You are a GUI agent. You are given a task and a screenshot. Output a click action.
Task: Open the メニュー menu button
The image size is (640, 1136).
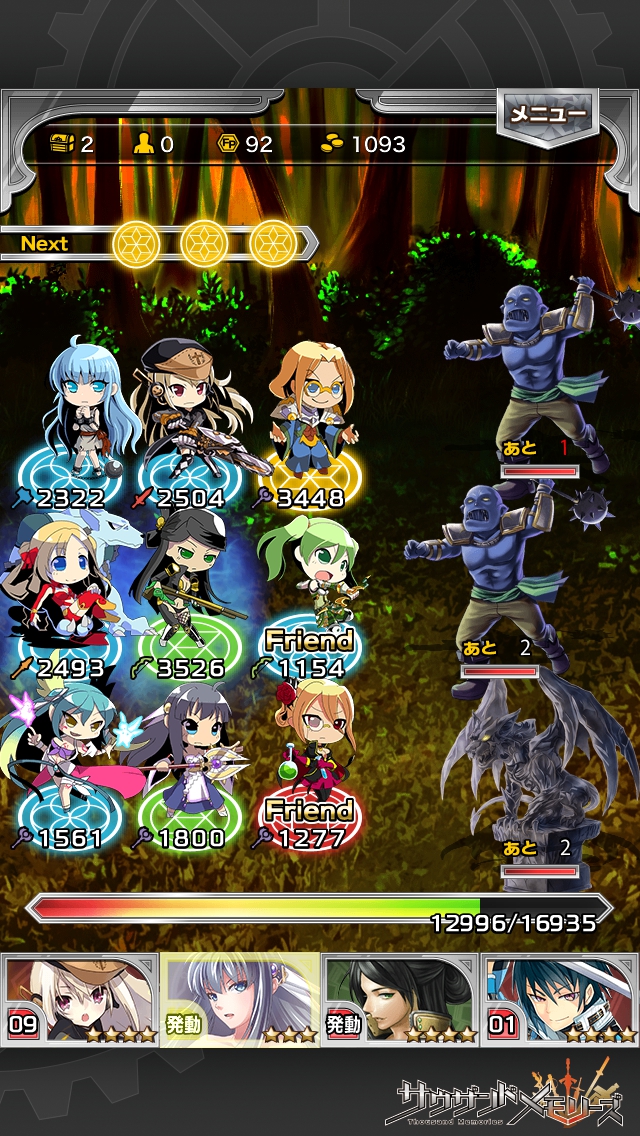(547, 115)
